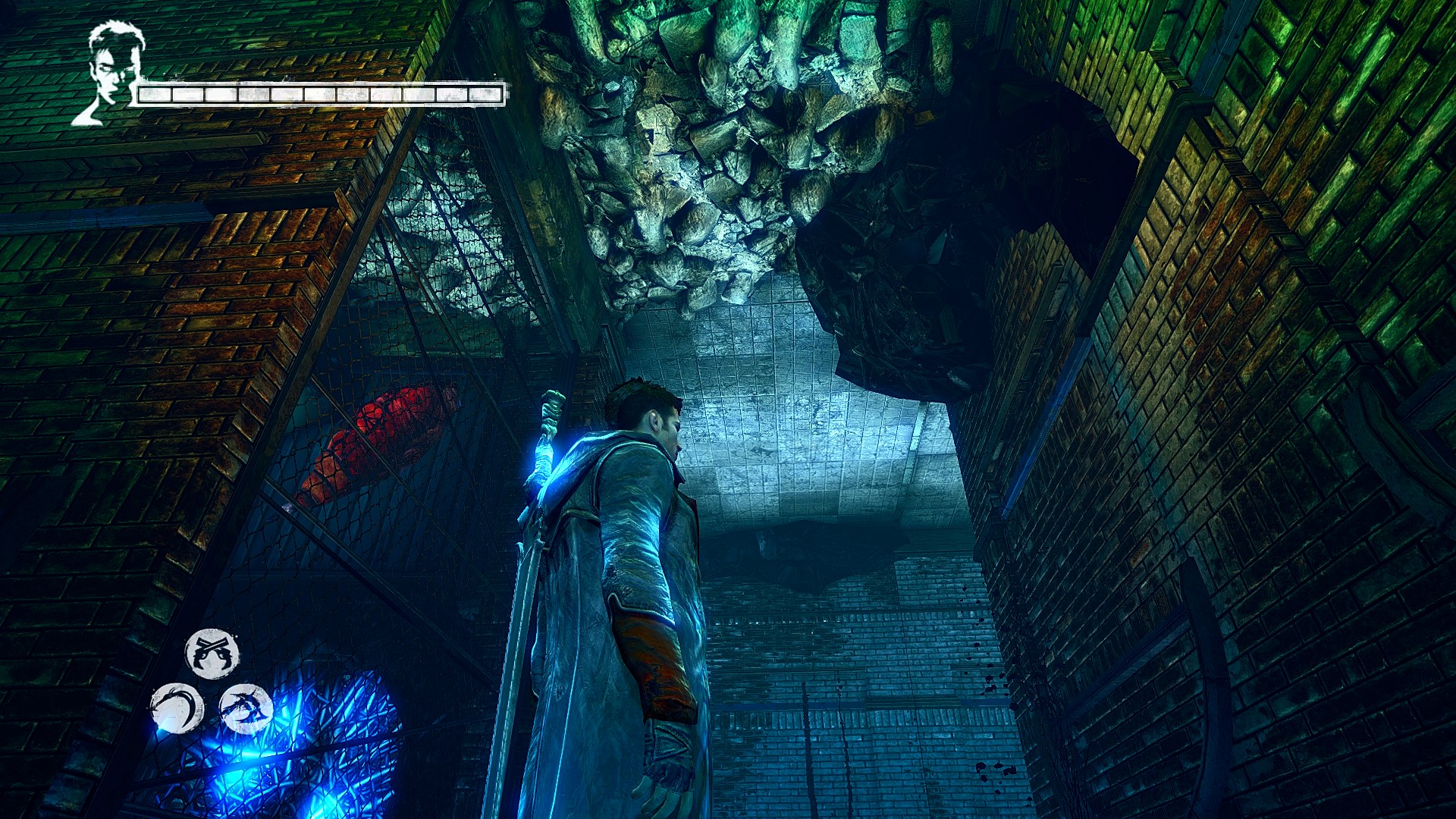Activate the axe weapon icon
This screenshot has height=819, width=1456.
coord(246,708)
